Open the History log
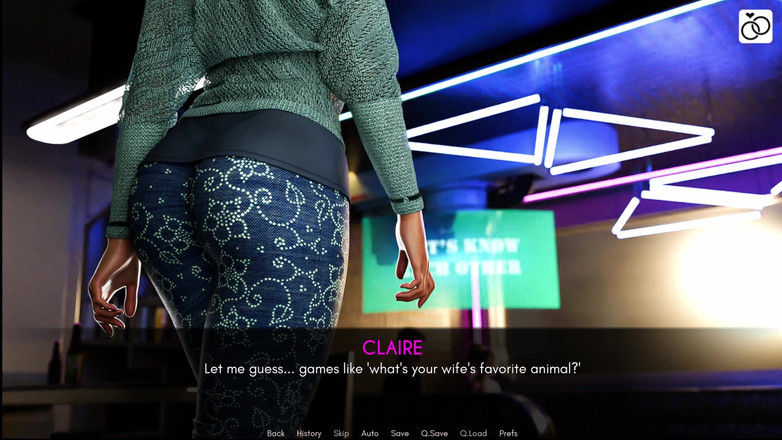Viewport: 782px width, 440px height. (308, 433)
